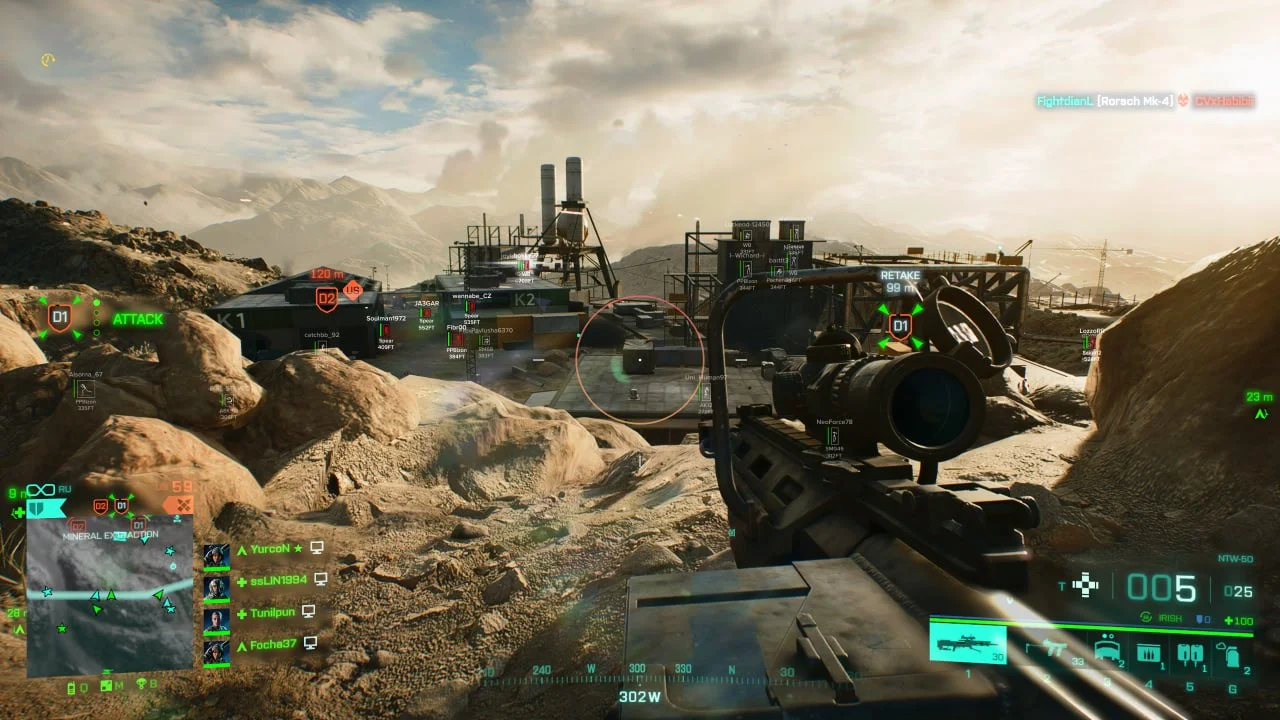Select the medical pouch gadget slot
The image size is (1280, 720).
click(x=1190, y=654)
